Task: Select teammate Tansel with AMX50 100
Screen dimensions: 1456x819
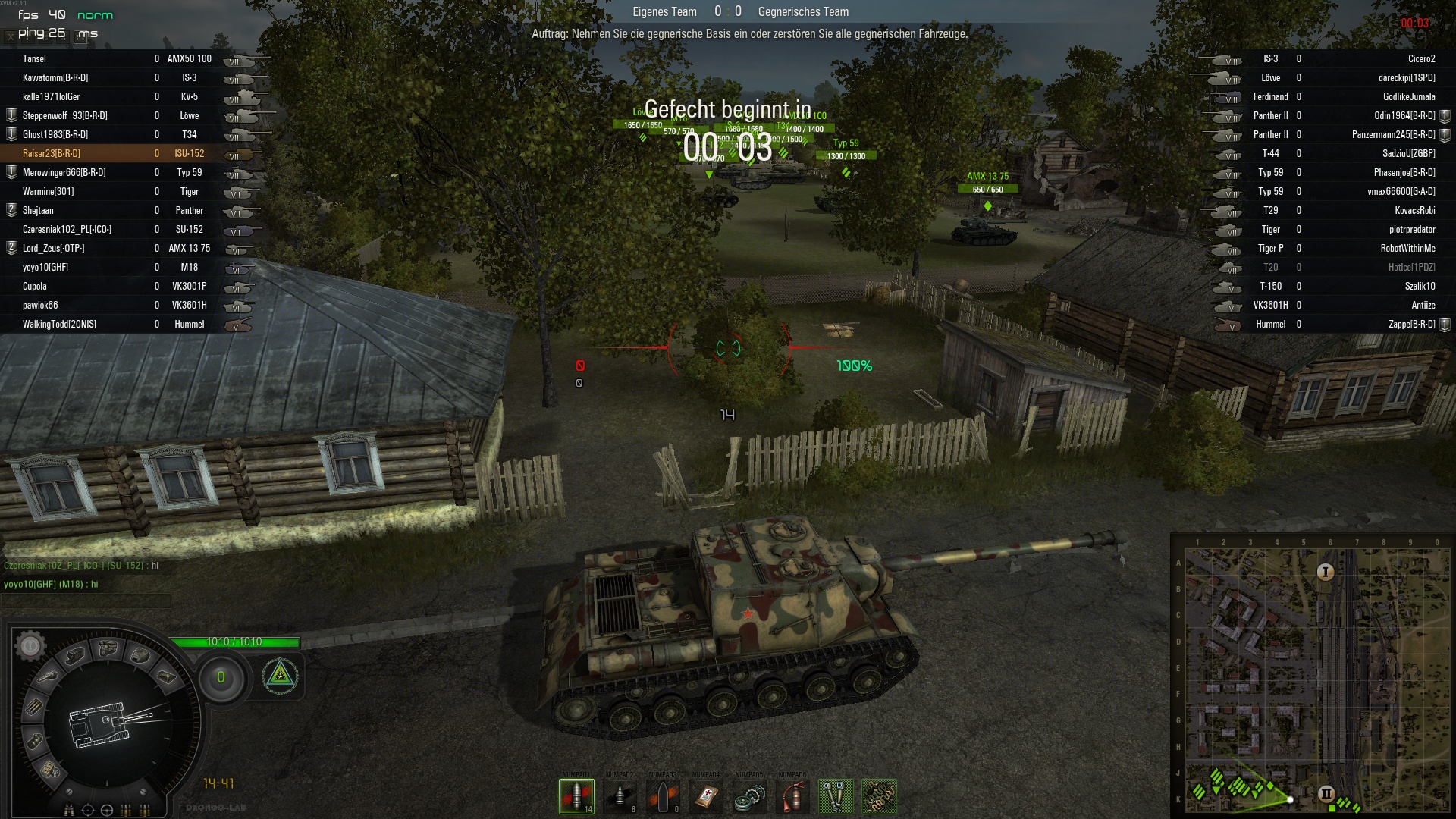Action: tap(34, 58)
